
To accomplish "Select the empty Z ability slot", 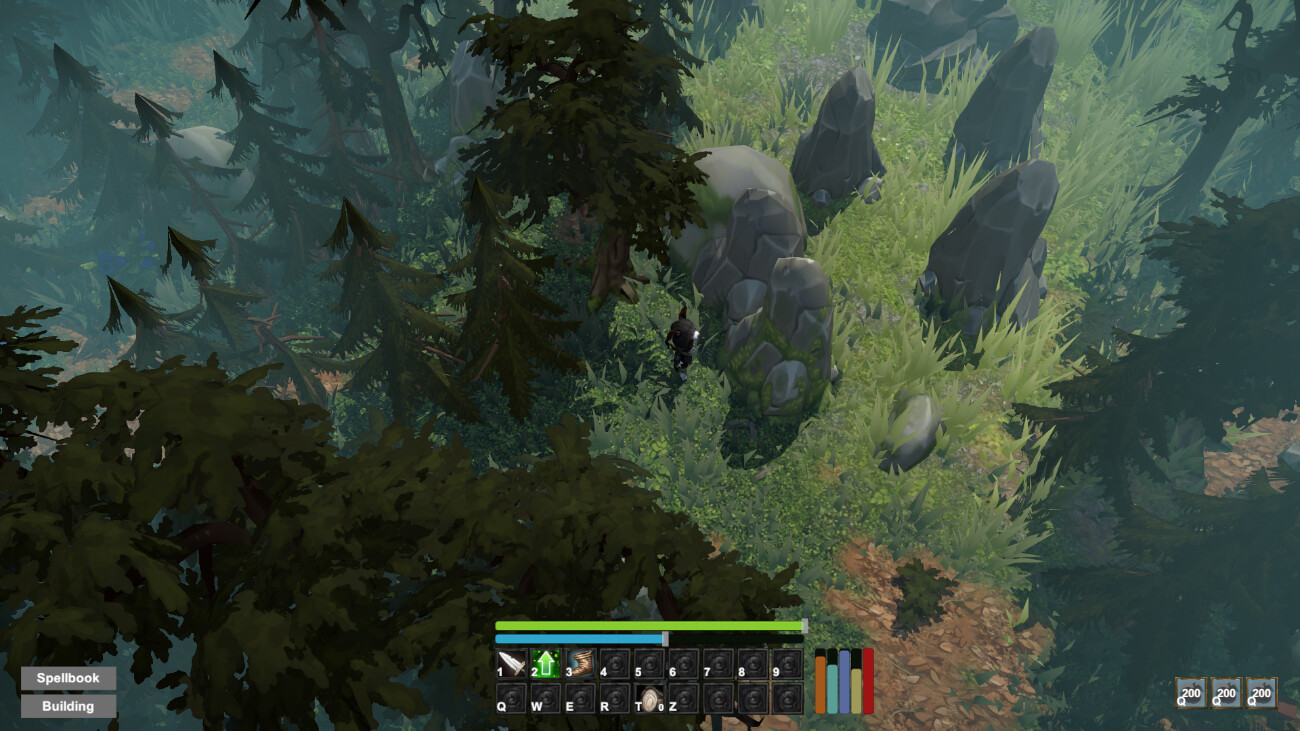I will click(685, 698).
